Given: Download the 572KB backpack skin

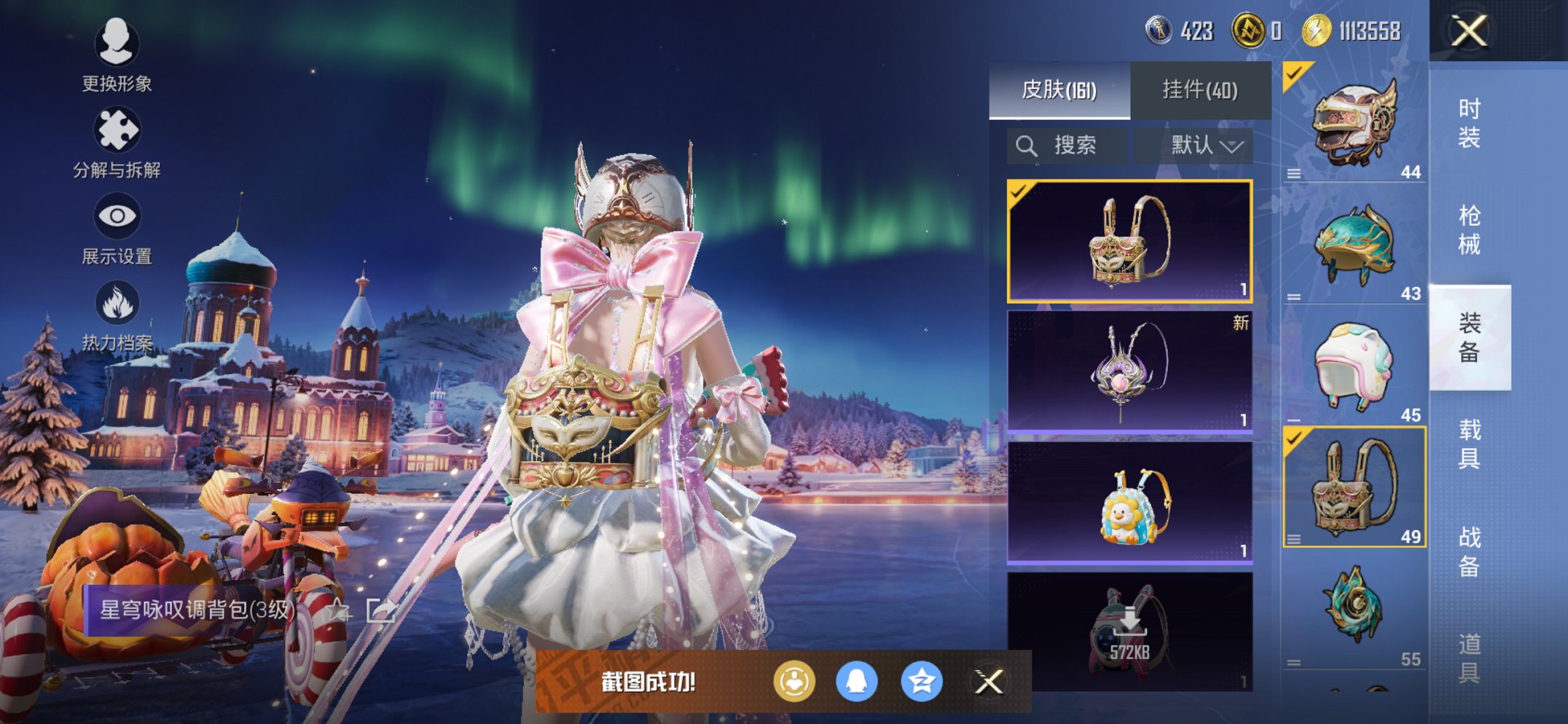Looking at the screenshot, I should click(1129, 631).
